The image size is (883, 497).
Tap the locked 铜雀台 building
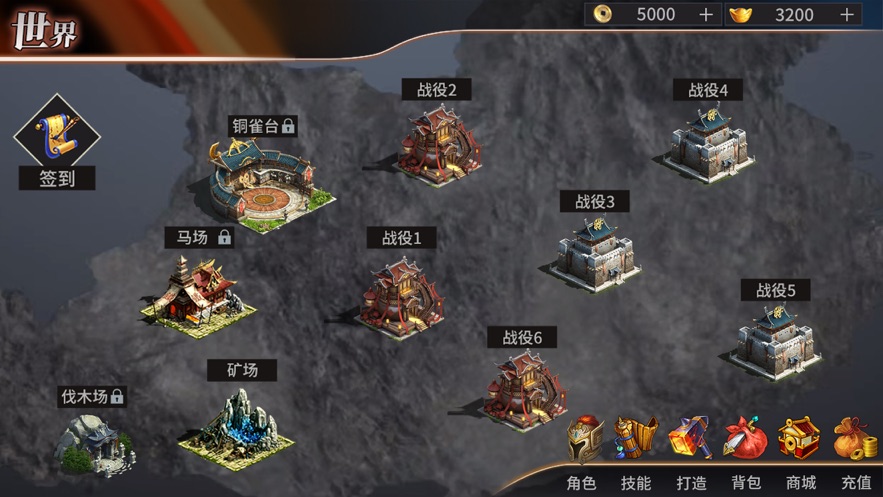tap(260, 178)
